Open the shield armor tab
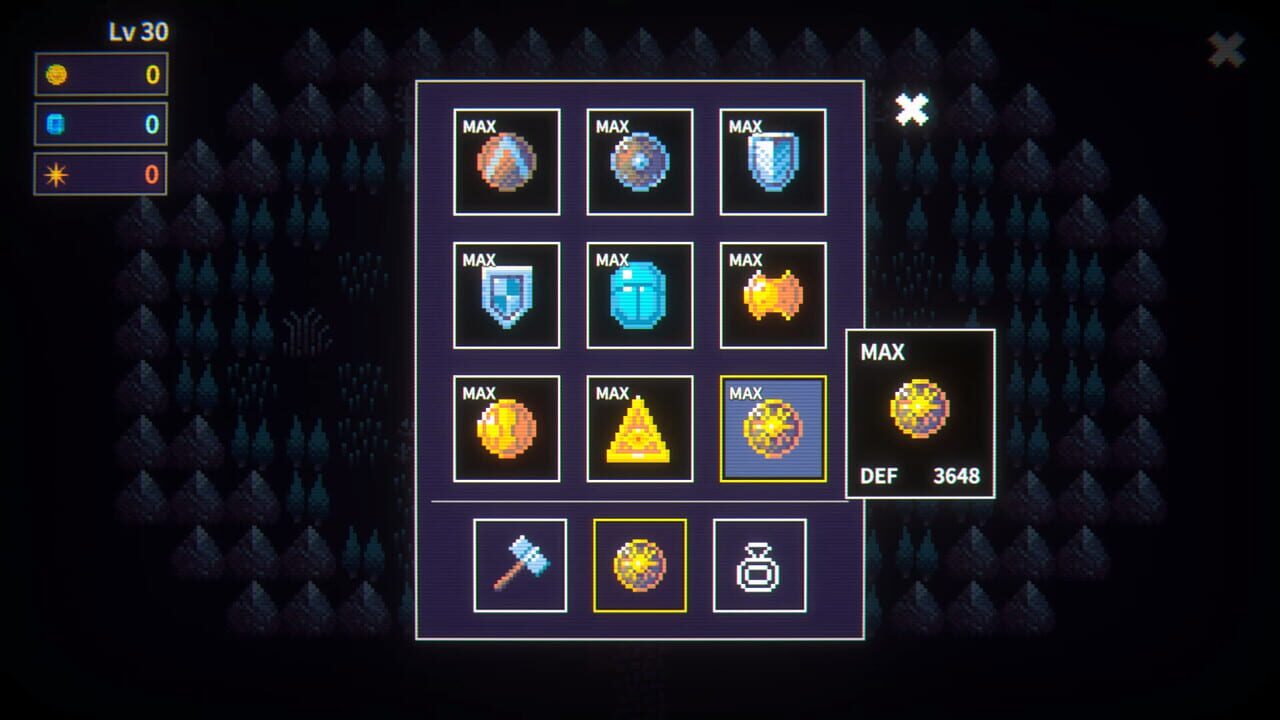 [x=639, y=563]
